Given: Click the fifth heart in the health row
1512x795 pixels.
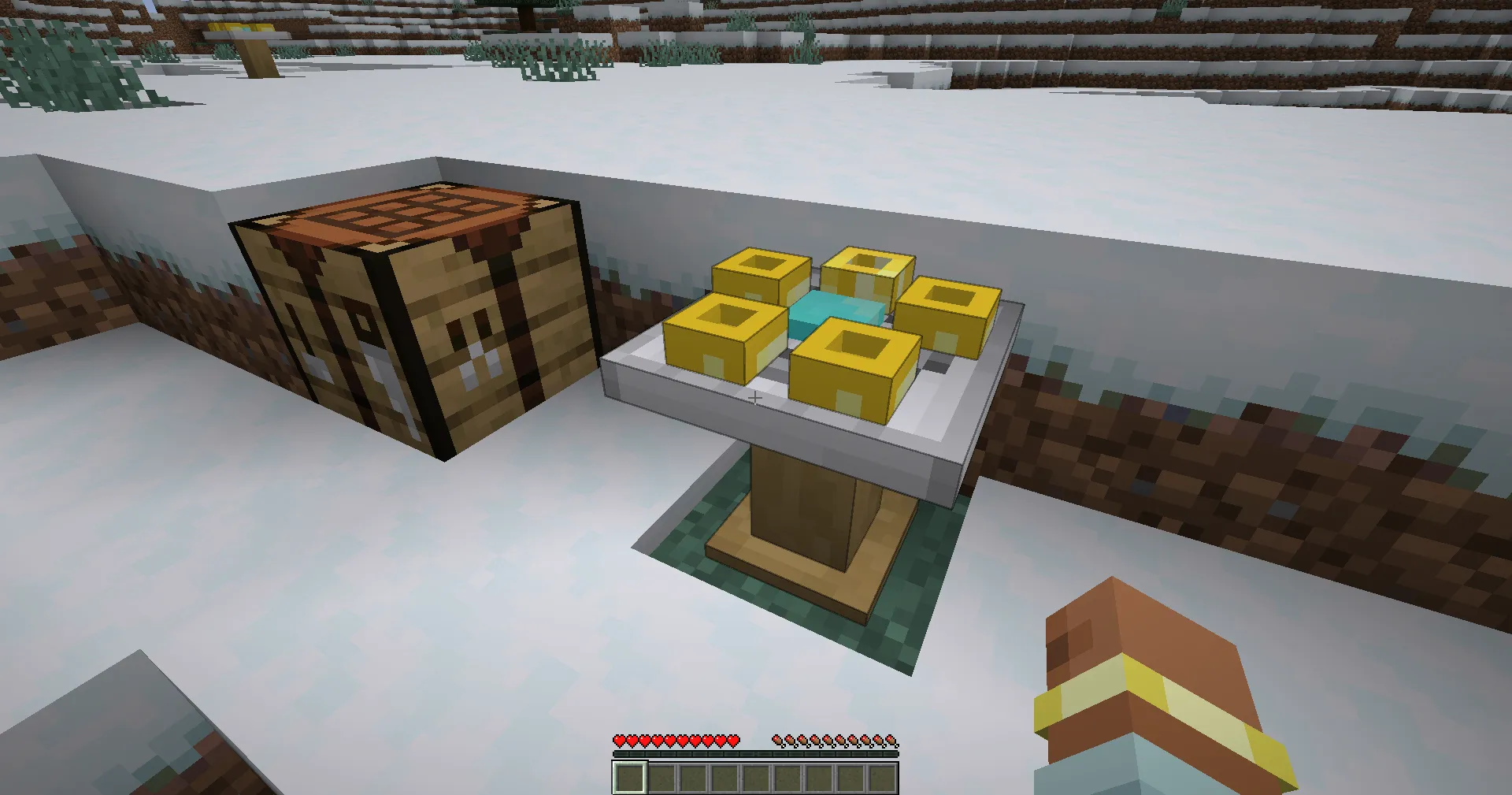Looking at the screenshot, I should point(670,741).
